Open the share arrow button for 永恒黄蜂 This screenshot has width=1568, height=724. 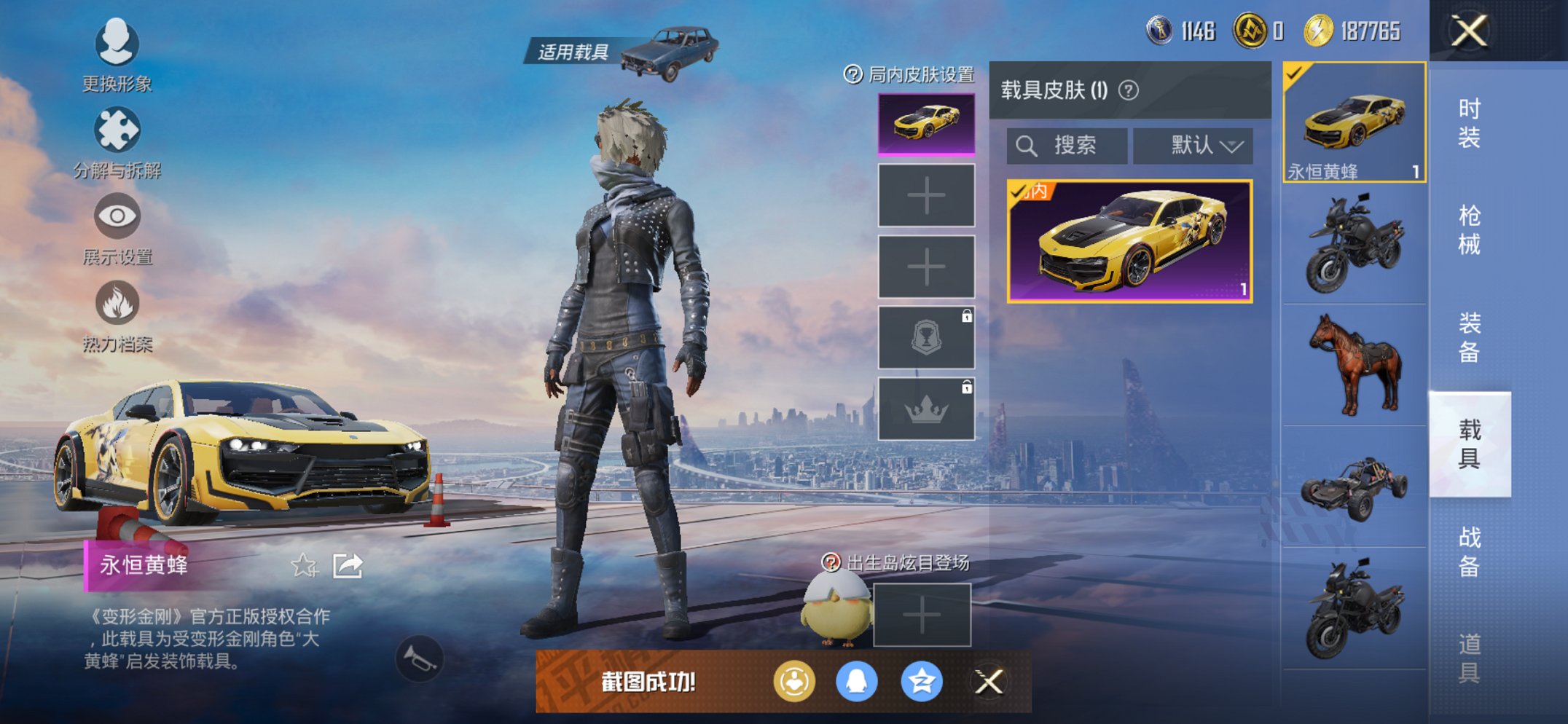[347, 564]
